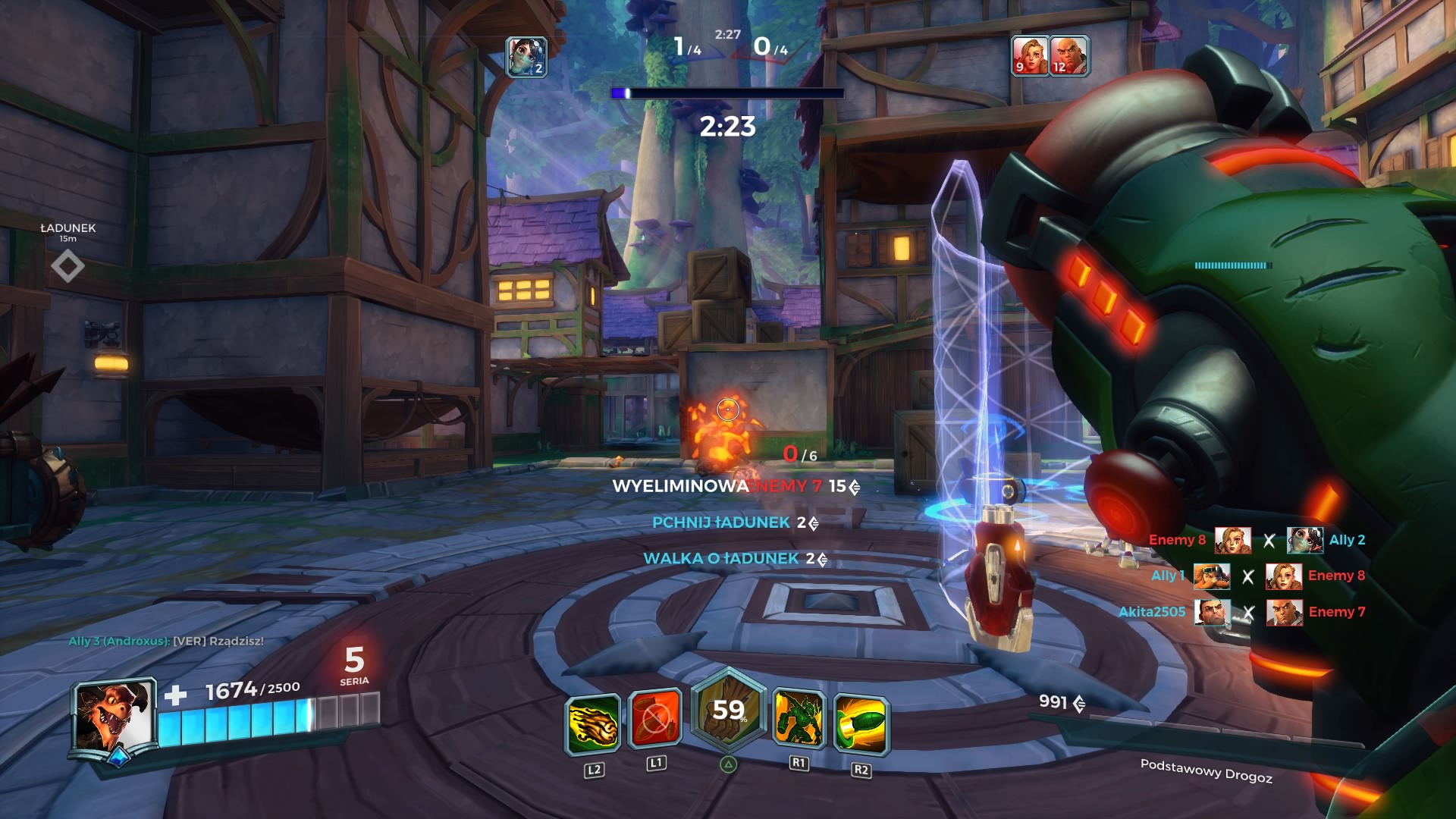
Task: Use the green dragon Thrust ability
Action: (799, 718)
